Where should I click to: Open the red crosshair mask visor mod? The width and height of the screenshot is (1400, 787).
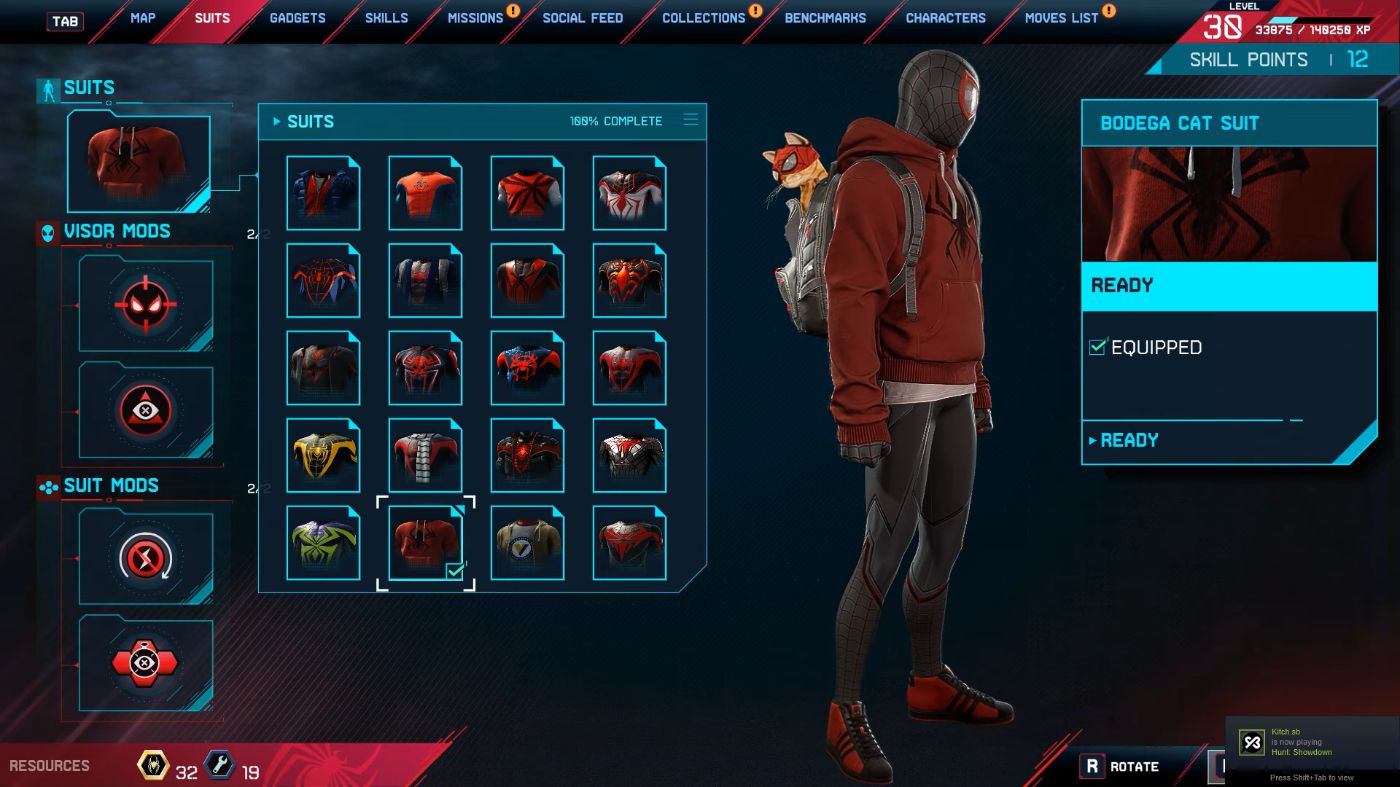point(146,304)
